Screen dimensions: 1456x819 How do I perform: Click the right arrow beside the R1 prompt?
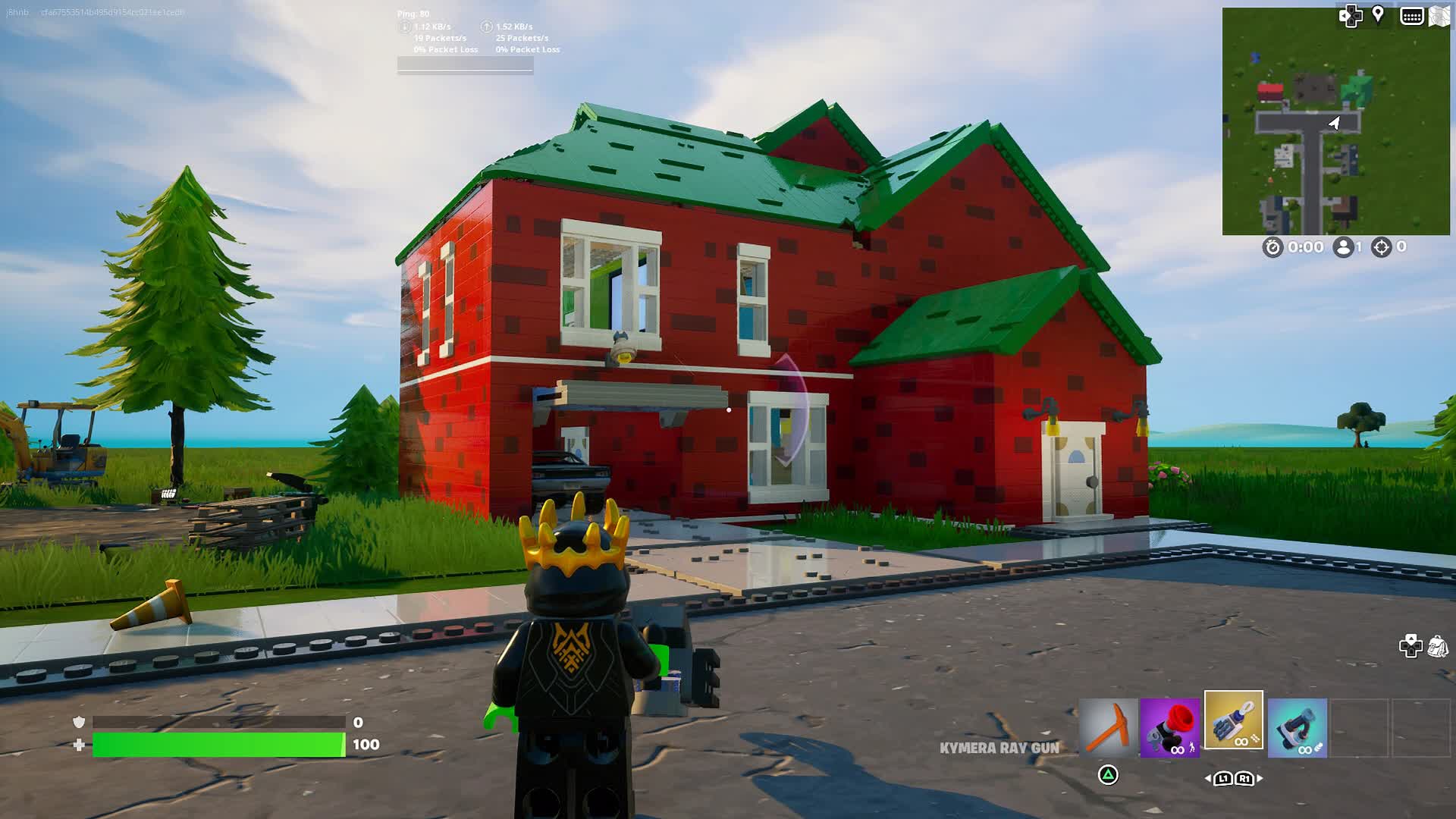(1260, 779)
